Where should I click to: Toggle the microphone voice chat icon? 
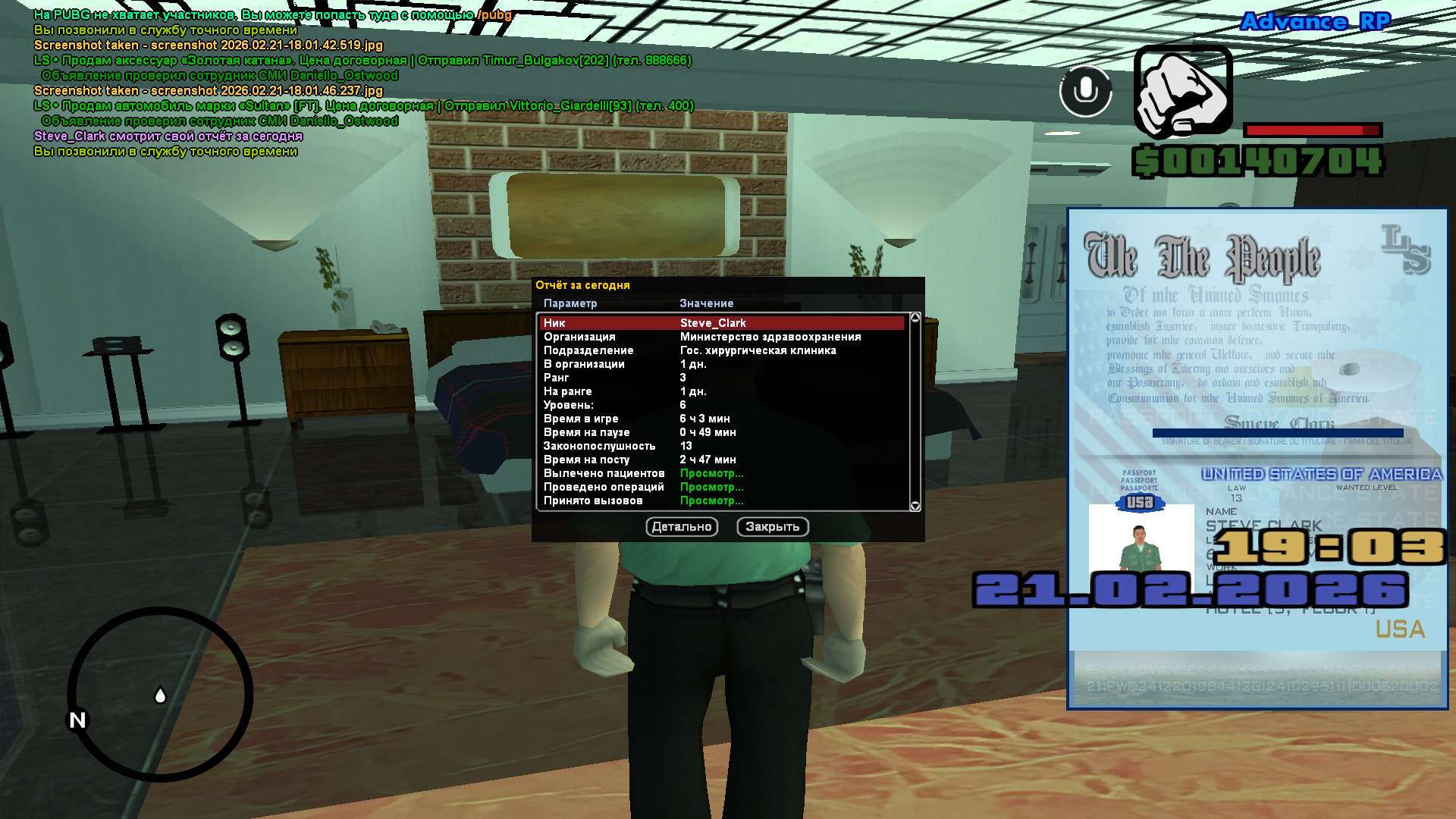pos(1085,91)
